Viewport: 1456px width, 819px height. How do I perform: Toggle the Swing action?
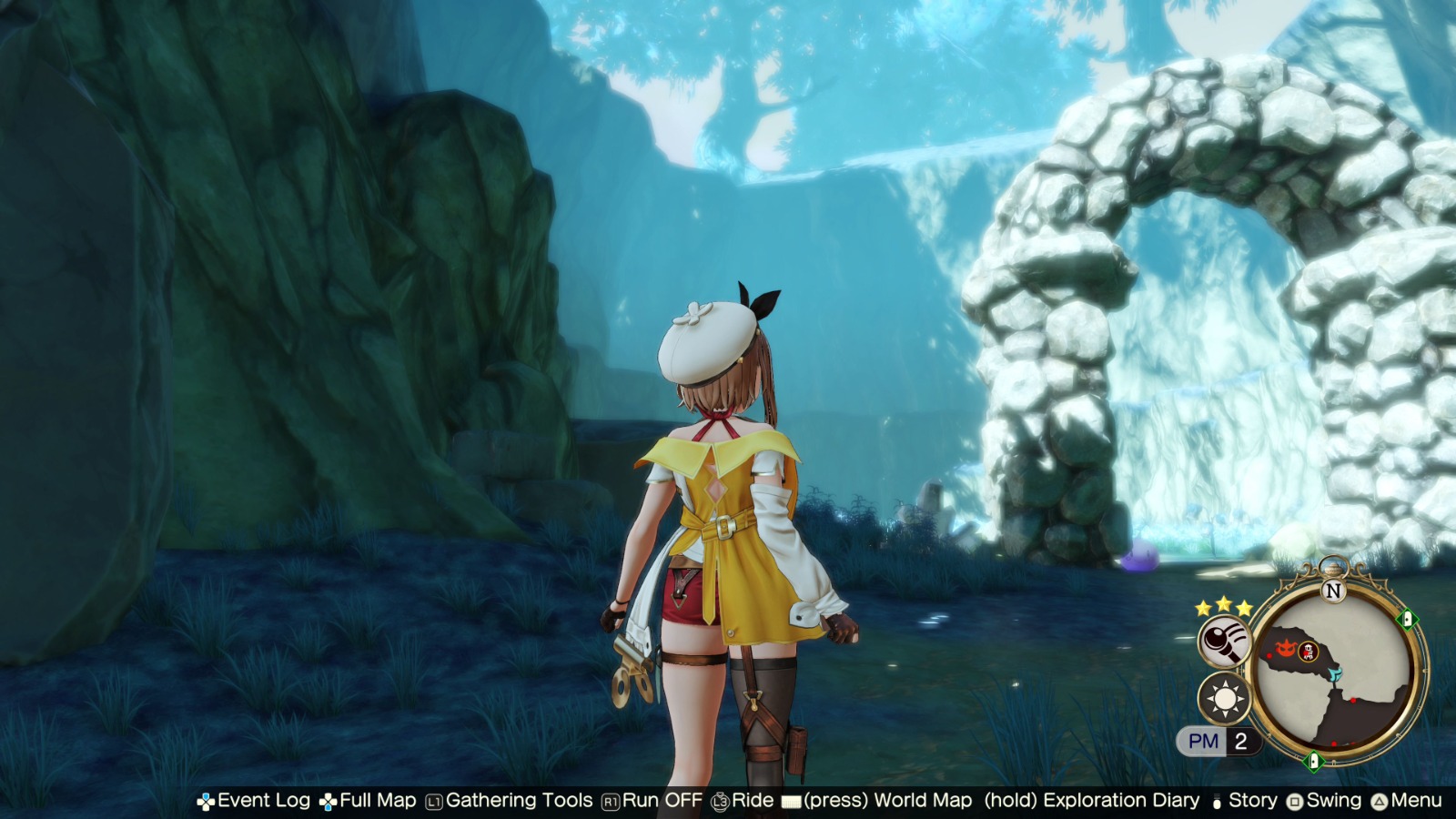coord(1317,801)
